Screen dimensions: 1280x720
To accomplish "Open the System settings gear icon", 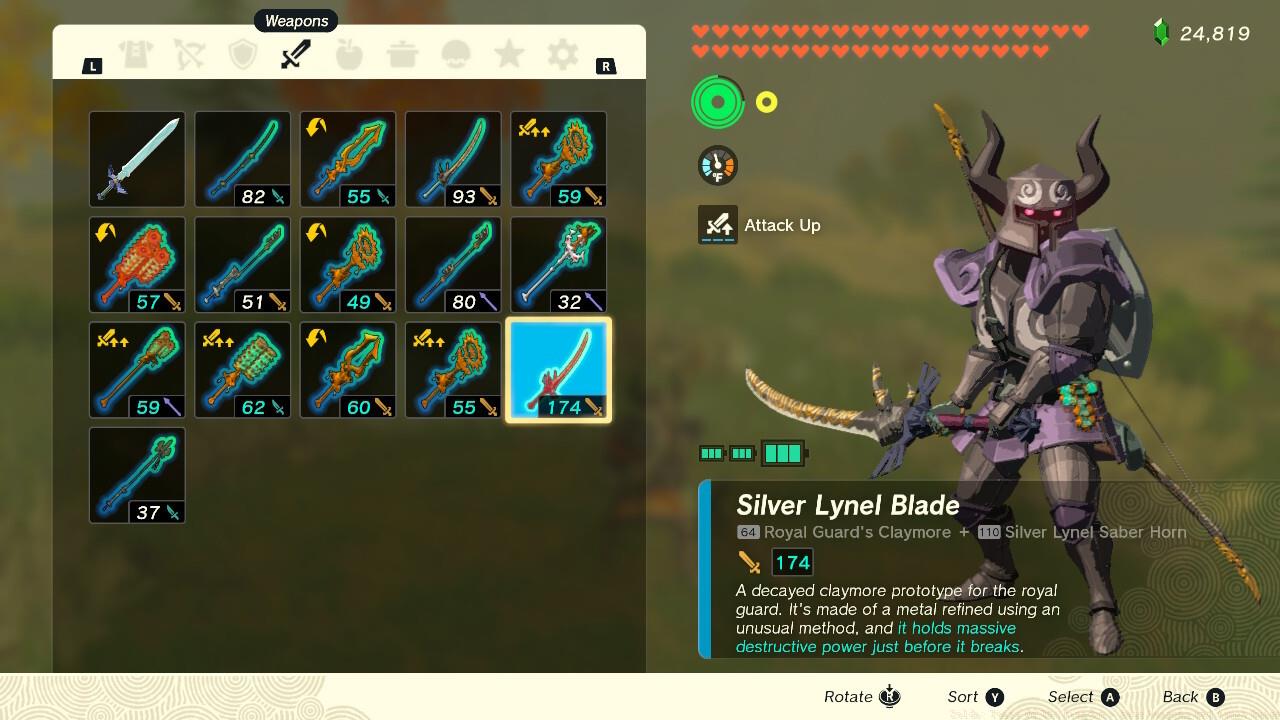I will pyautogui.click(x=561, y=55).
